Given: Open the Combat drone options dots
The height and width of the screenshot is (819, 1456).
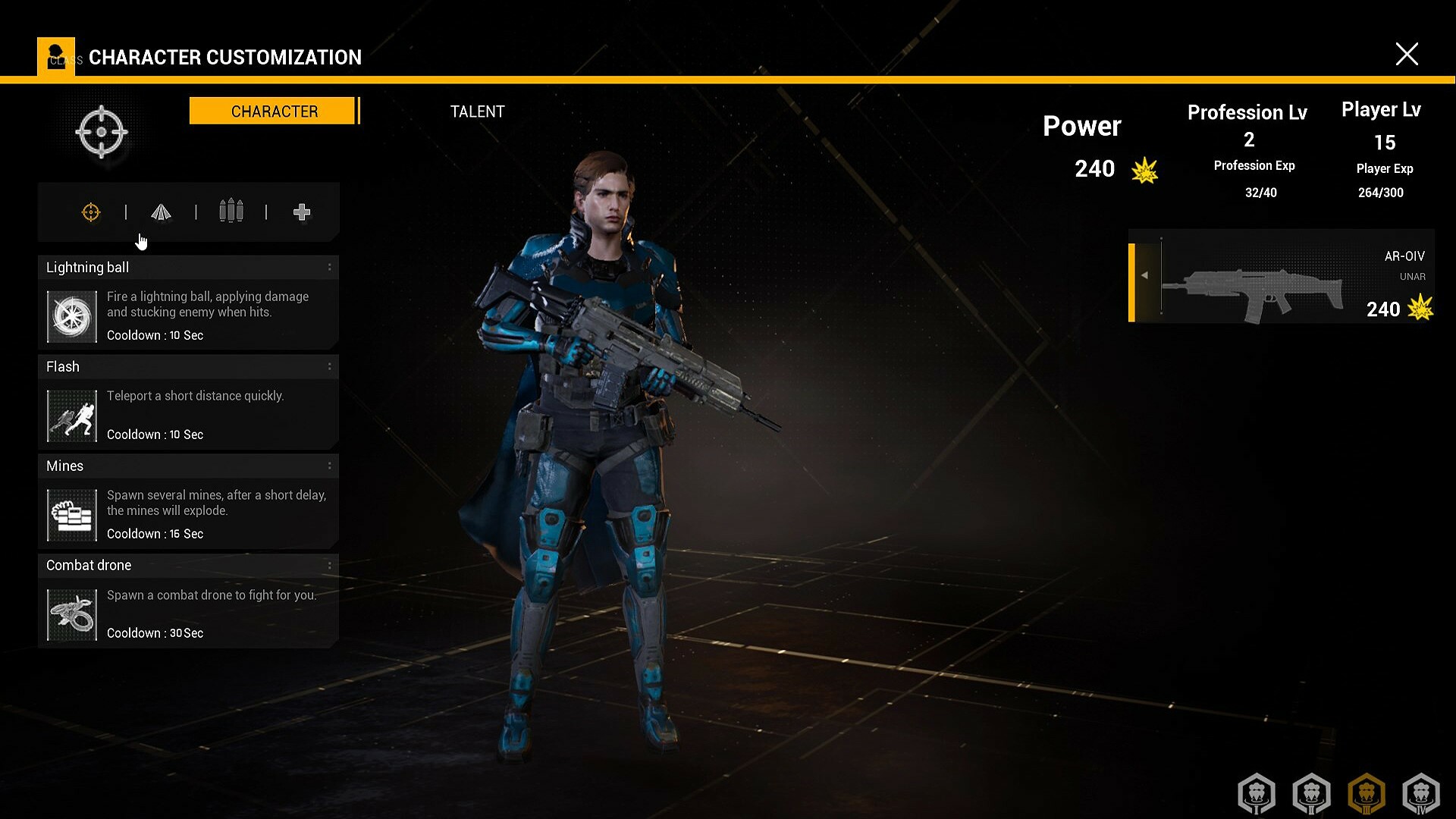Looking at the screenshot, I should (329, 565).
